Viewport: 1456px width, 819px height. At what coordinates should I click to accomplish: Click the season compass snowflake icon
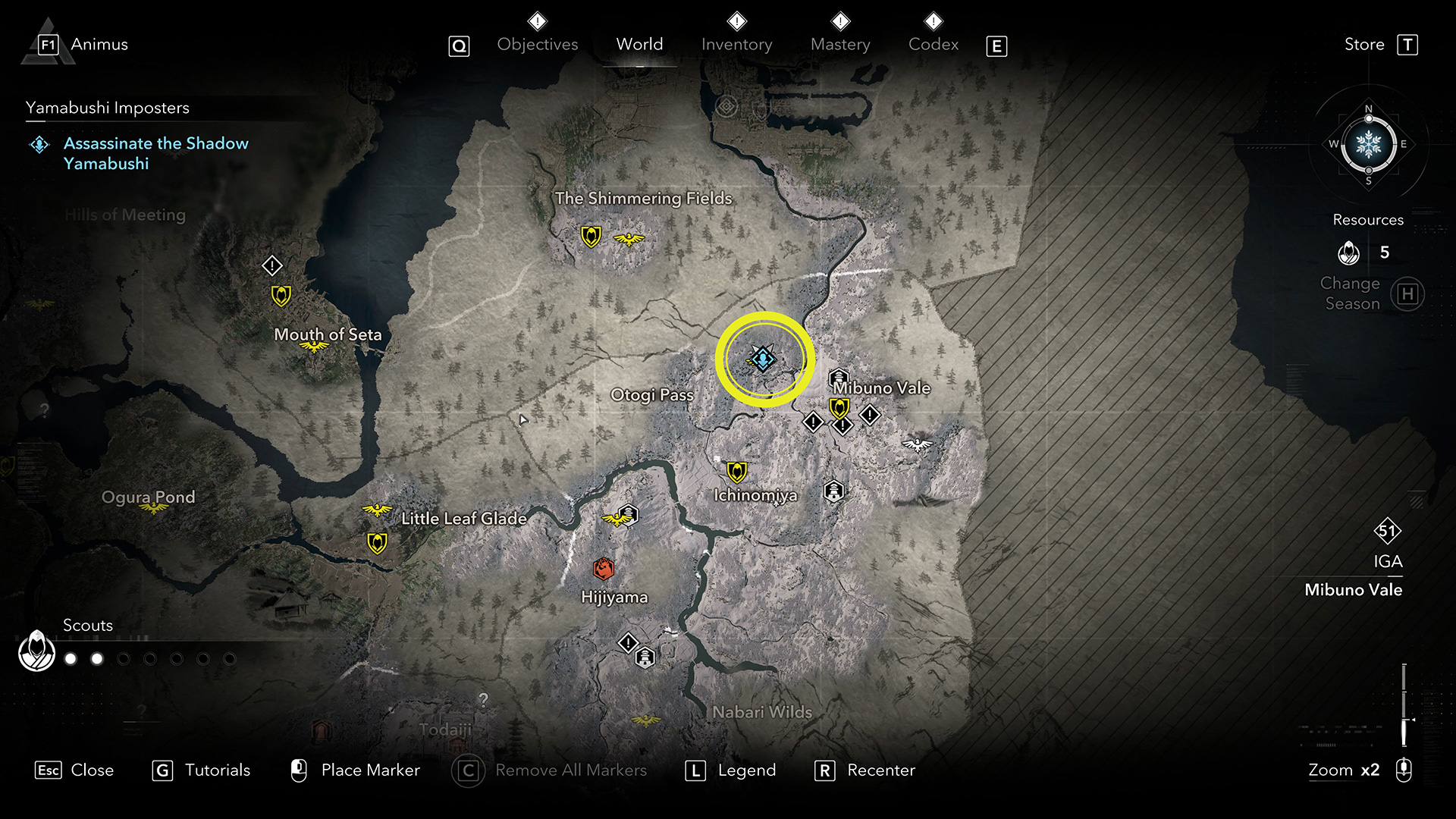pyautogui.click(x=1368, y=144)
